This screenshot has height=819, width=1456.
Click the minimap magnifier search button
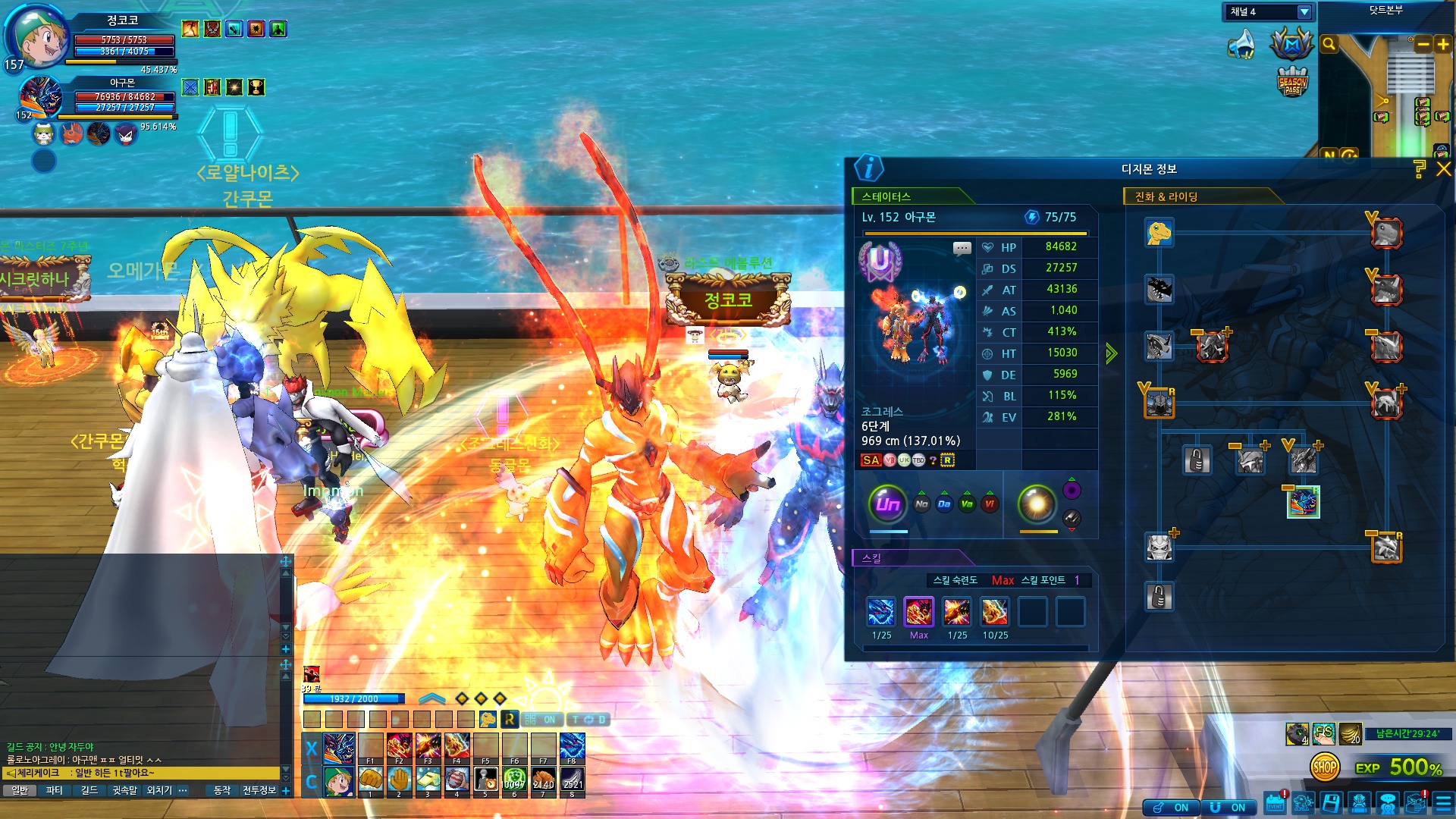coord(1329,45)
